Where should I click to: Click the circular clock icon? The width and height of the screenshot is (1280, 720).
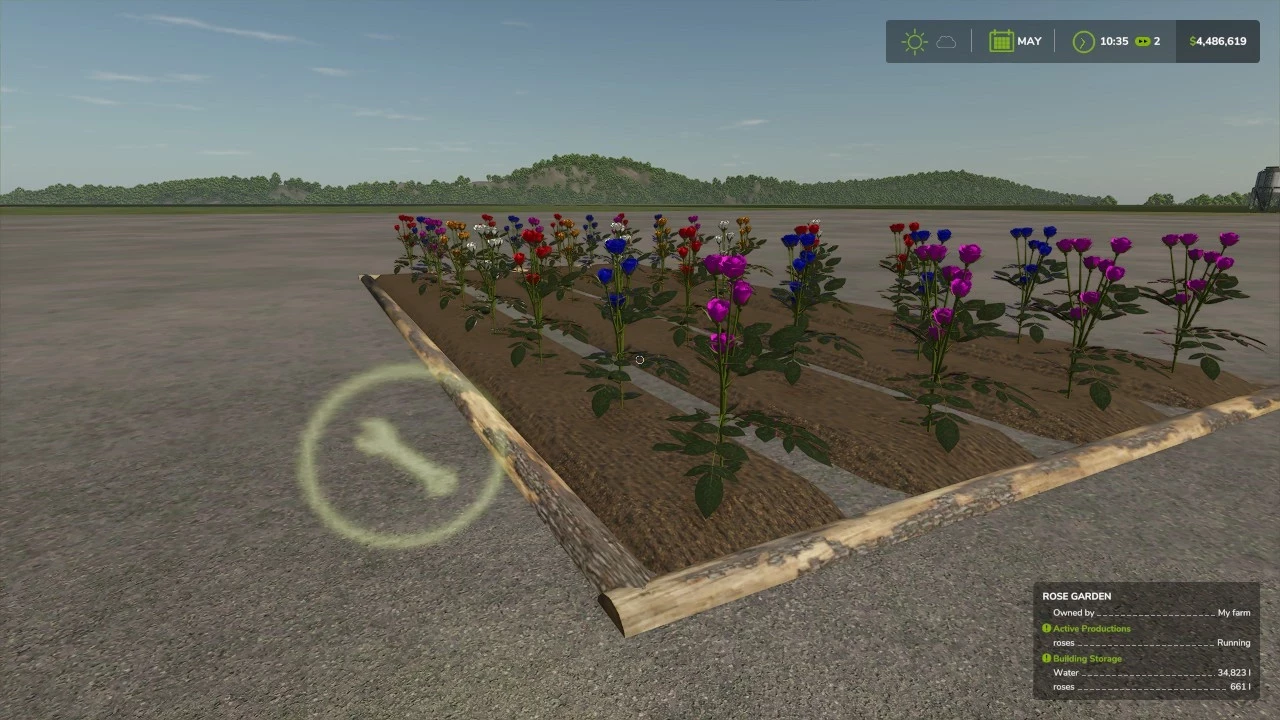pos(1083,41)
